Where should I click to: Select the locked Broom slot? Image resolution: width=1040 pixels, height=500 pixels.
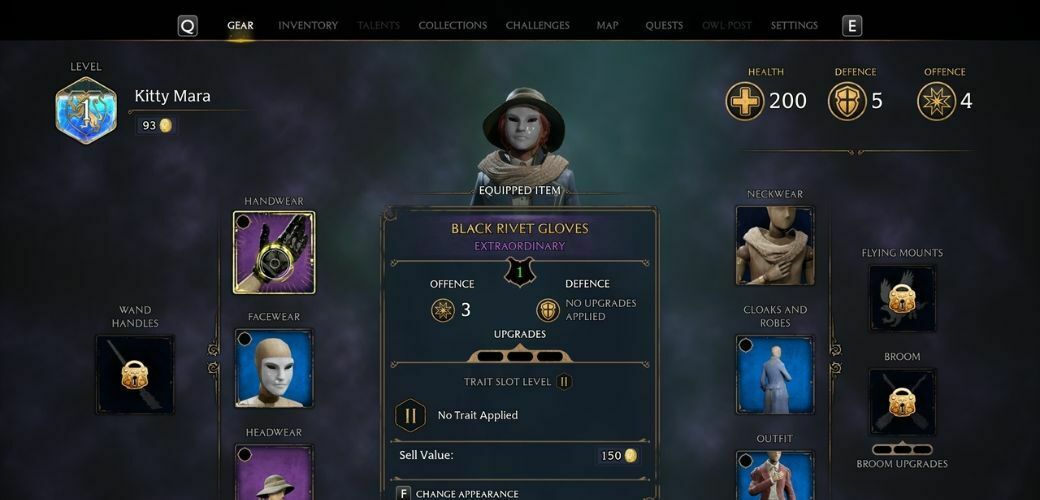click(902, 401)
